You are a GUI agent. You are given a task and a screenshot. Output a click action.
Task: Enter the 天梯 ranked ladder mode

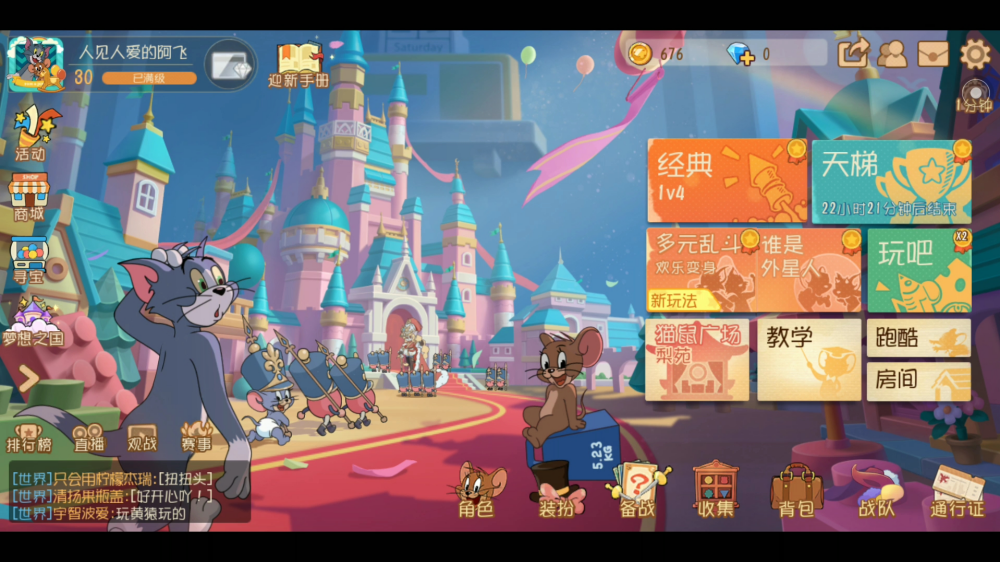[x=890, y=180]
